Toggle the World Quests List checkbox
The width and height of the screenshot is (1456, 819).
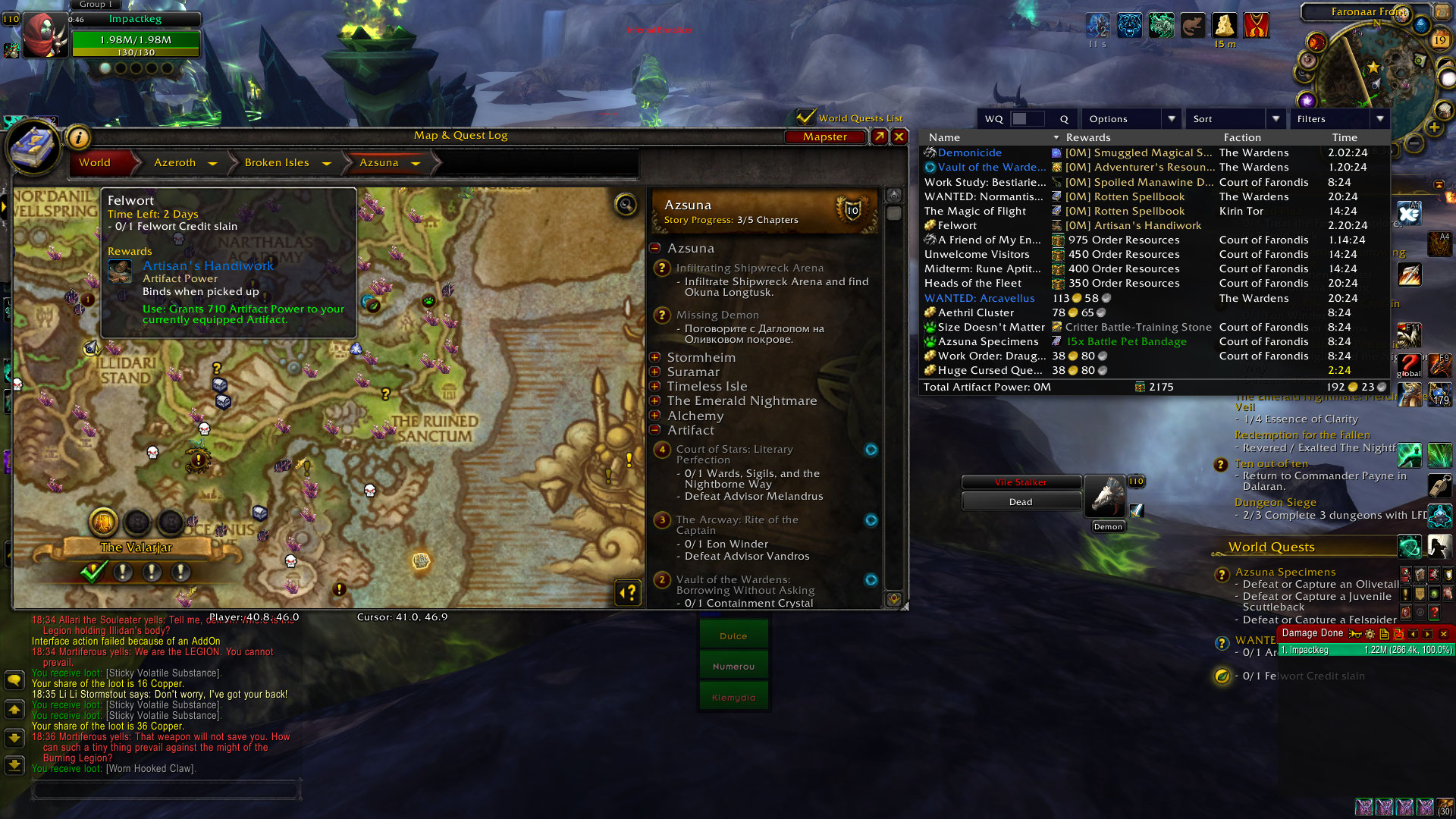pyautogui.click(x=805, y=117)
